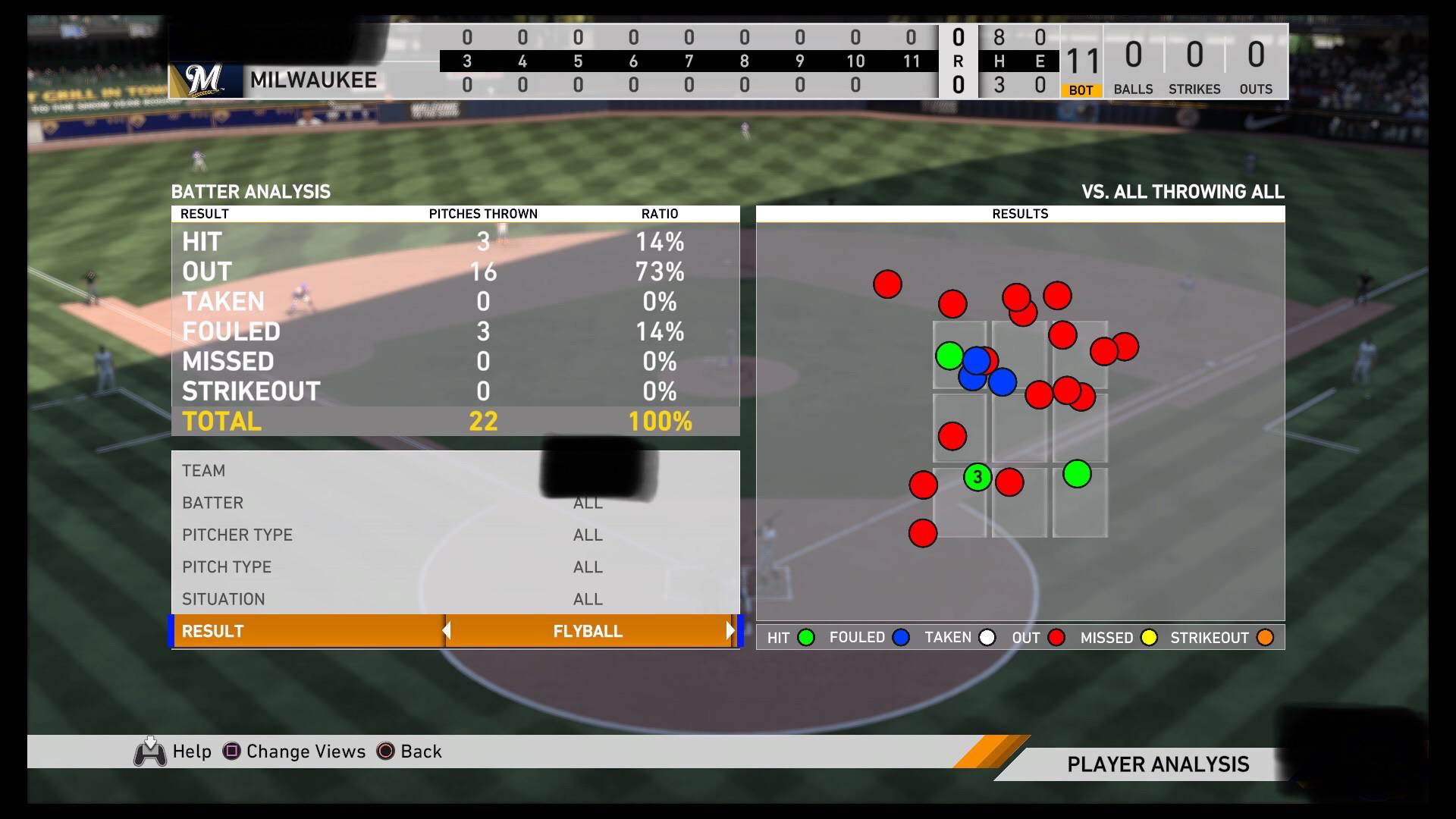This screenshot has width=1456, height=819.
Task: Open the Pitch Type filter row
Action: tap(455, 566)
